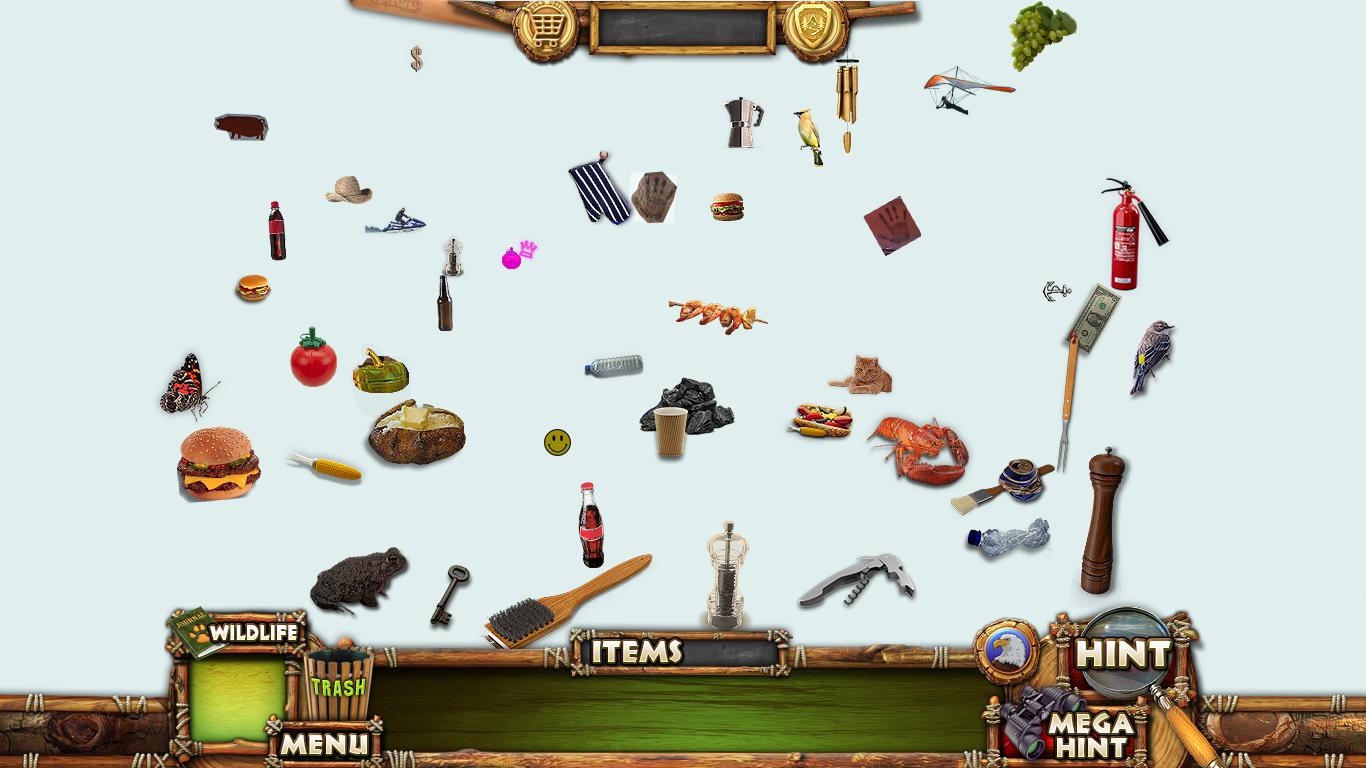The width and height of the screenshot is (1366, 768).
Task: Pick the orange cat
Action: (x=864, y=376)
